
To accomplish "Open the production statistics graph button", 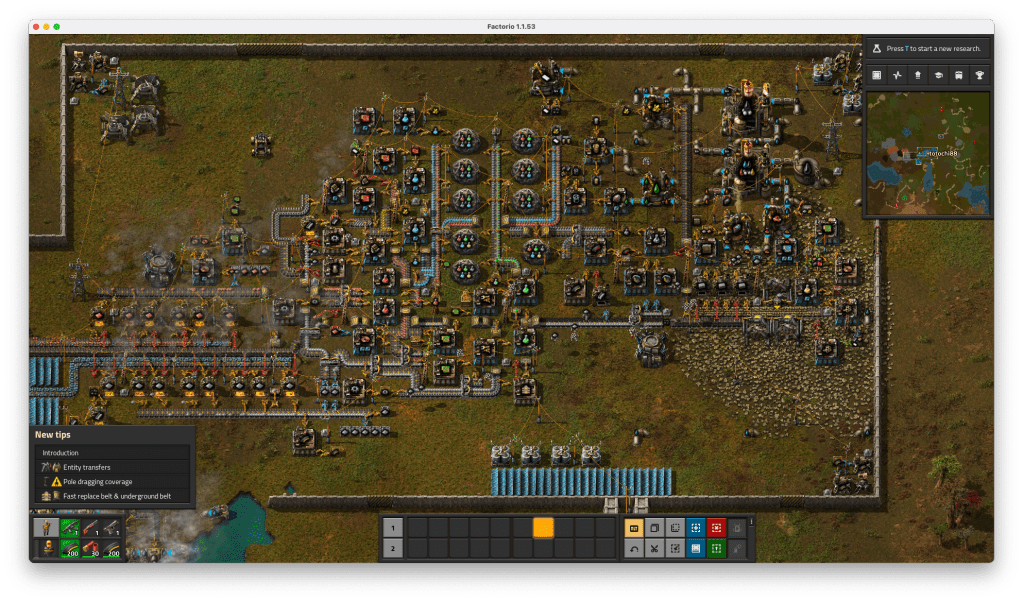I will 897,75.
